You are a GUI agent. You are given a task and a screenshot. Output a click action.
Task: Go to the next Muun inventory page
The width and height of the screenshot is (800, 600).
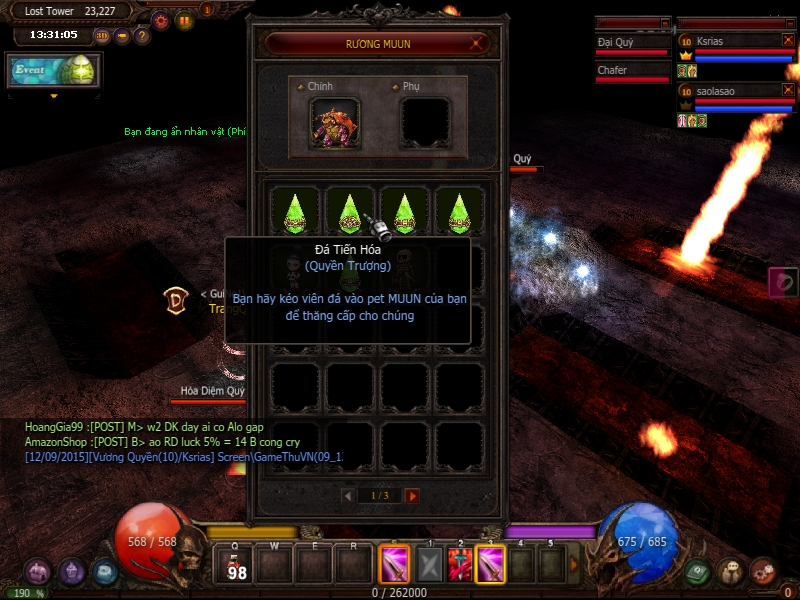pyautogui.click(x=412, y=496)
